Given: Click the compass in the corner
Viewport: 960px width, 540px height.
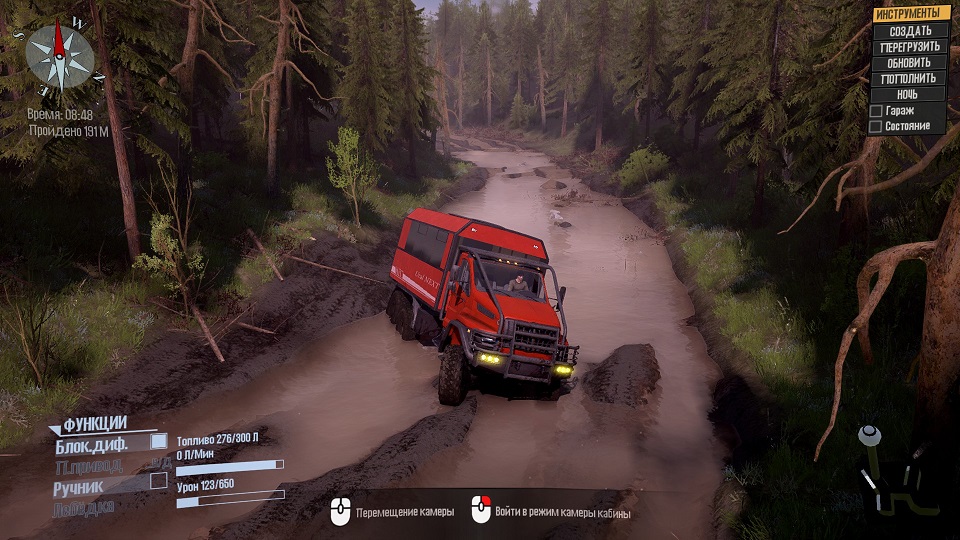Looking at the screenshot, I should pos(59,56).
